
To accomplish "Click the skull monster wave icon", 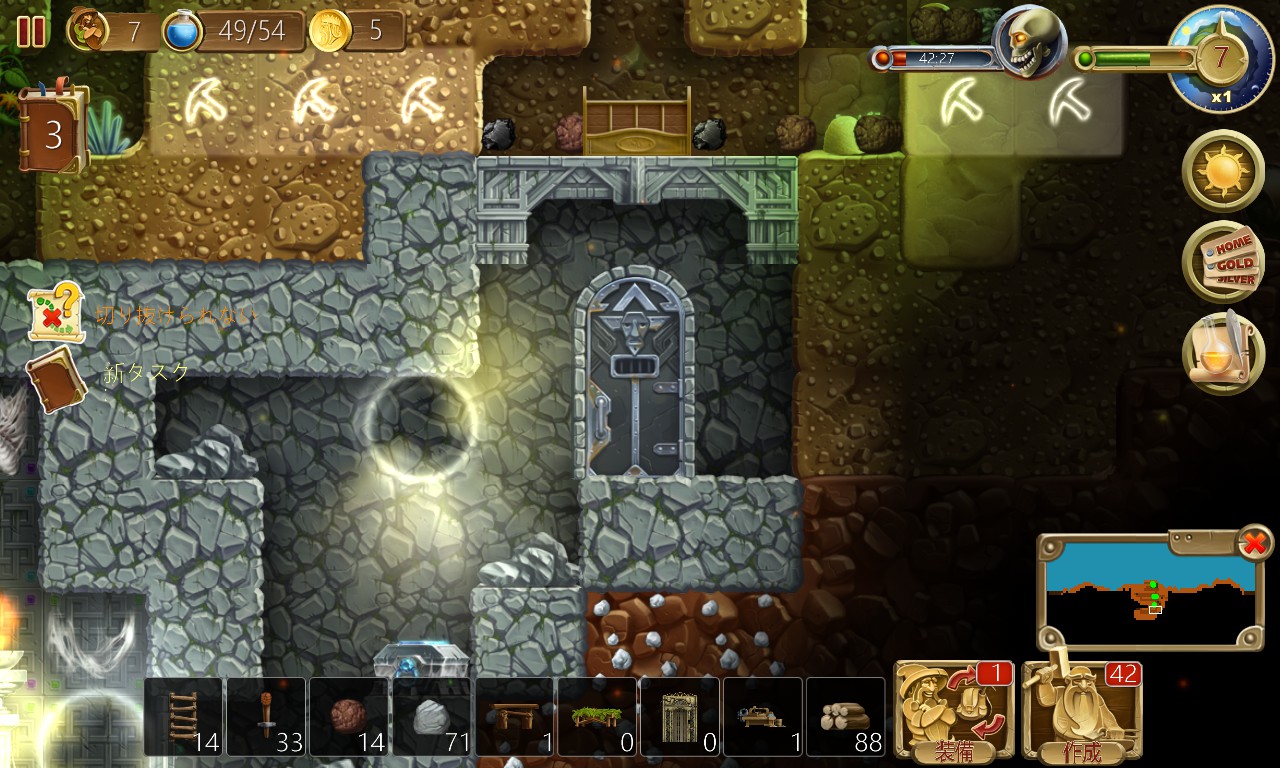I will (1031, 42).
